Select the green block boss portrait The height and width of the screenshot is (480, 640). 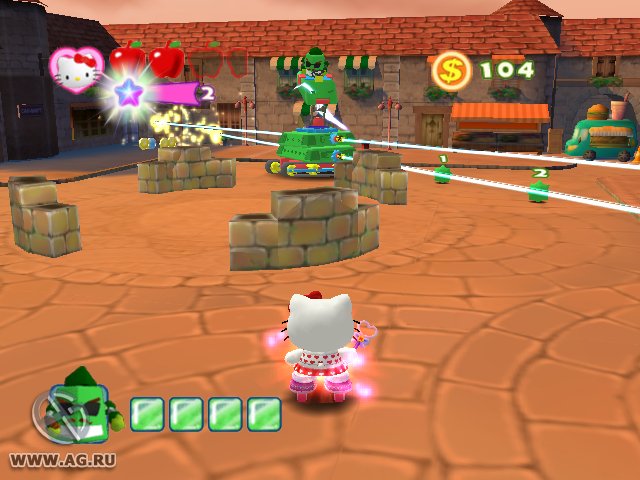tap(82, 400)
